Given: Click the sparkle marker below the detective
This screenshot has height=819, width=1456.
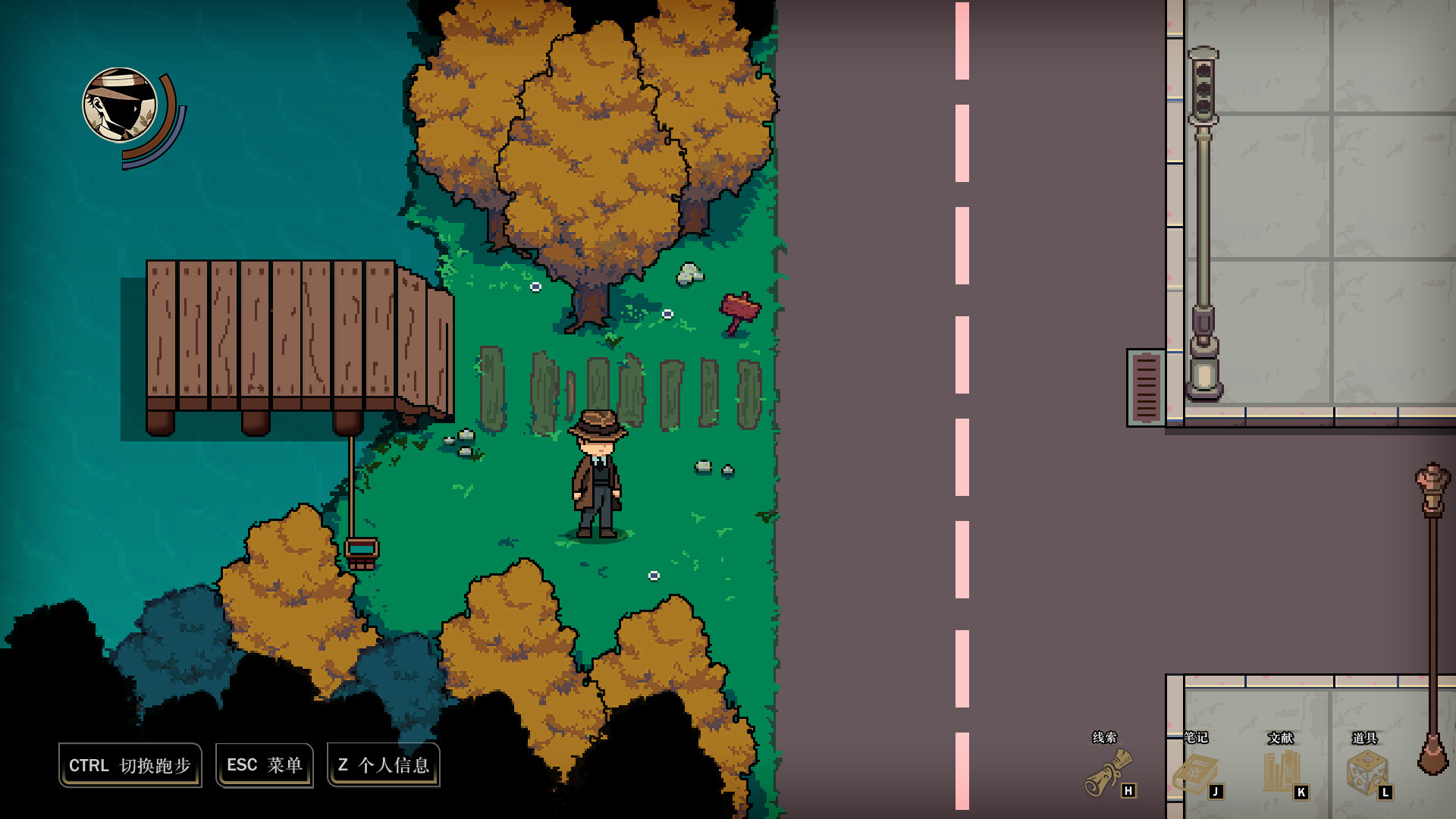Looking at the screenshot, I should 654,575.
